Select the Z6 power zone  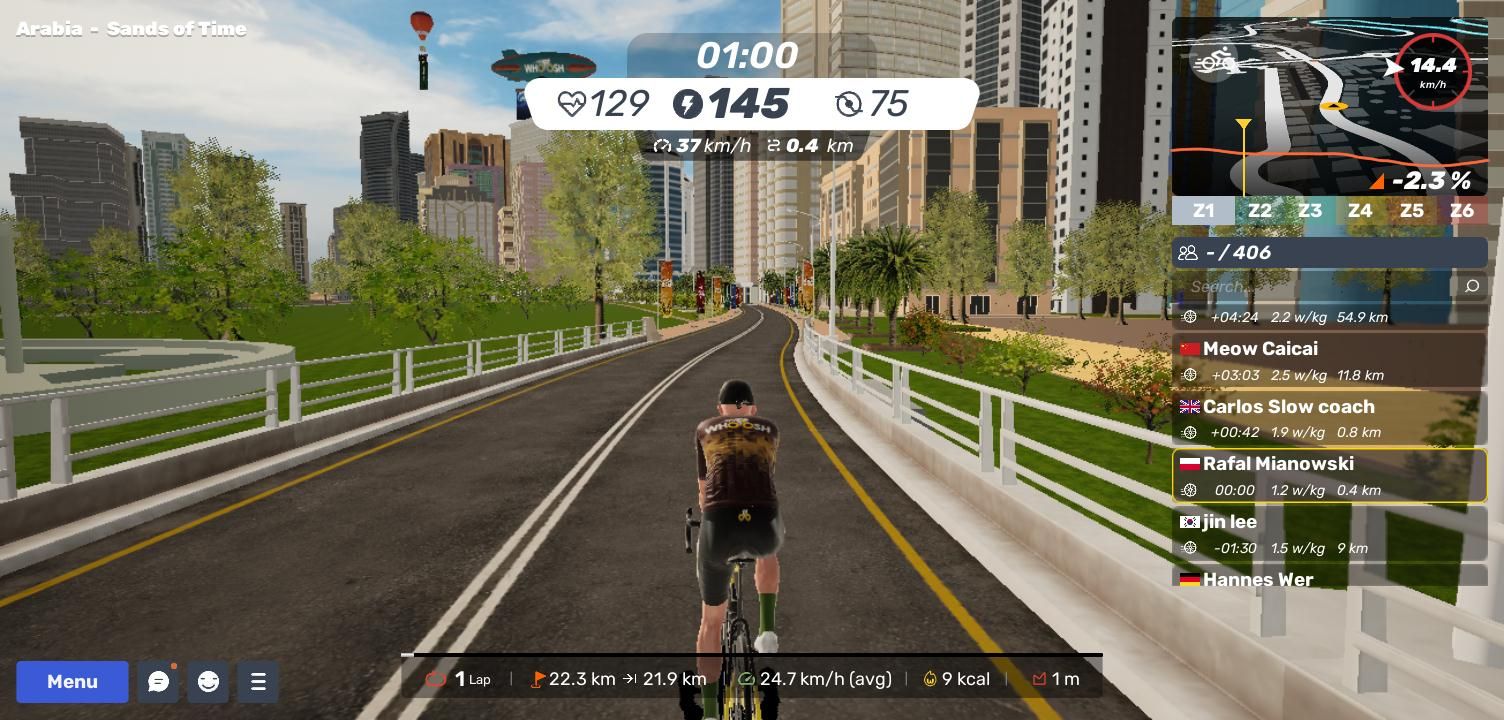(1462, 211)
